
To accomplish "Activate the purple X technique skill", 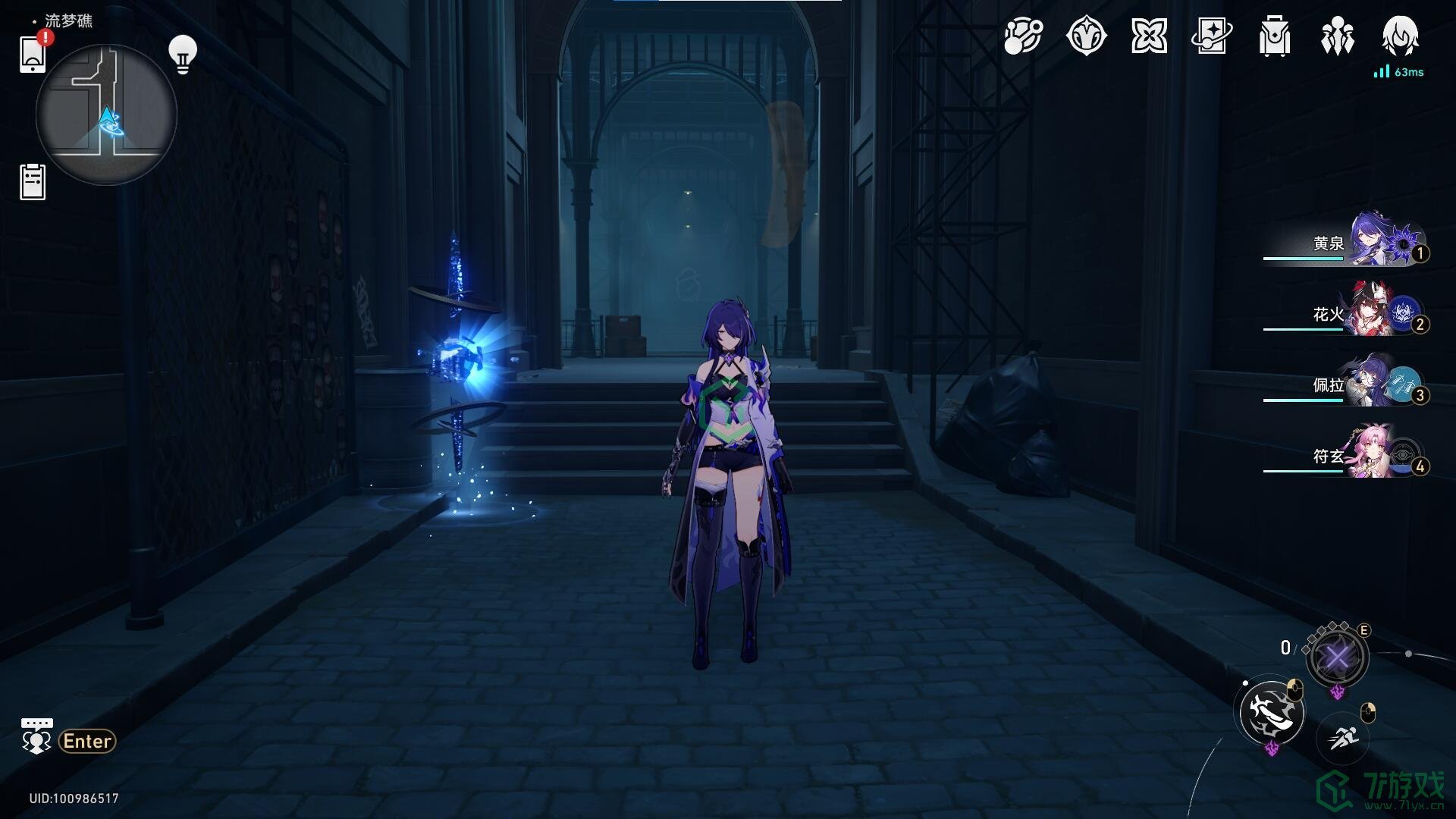I will point(1337,657).
